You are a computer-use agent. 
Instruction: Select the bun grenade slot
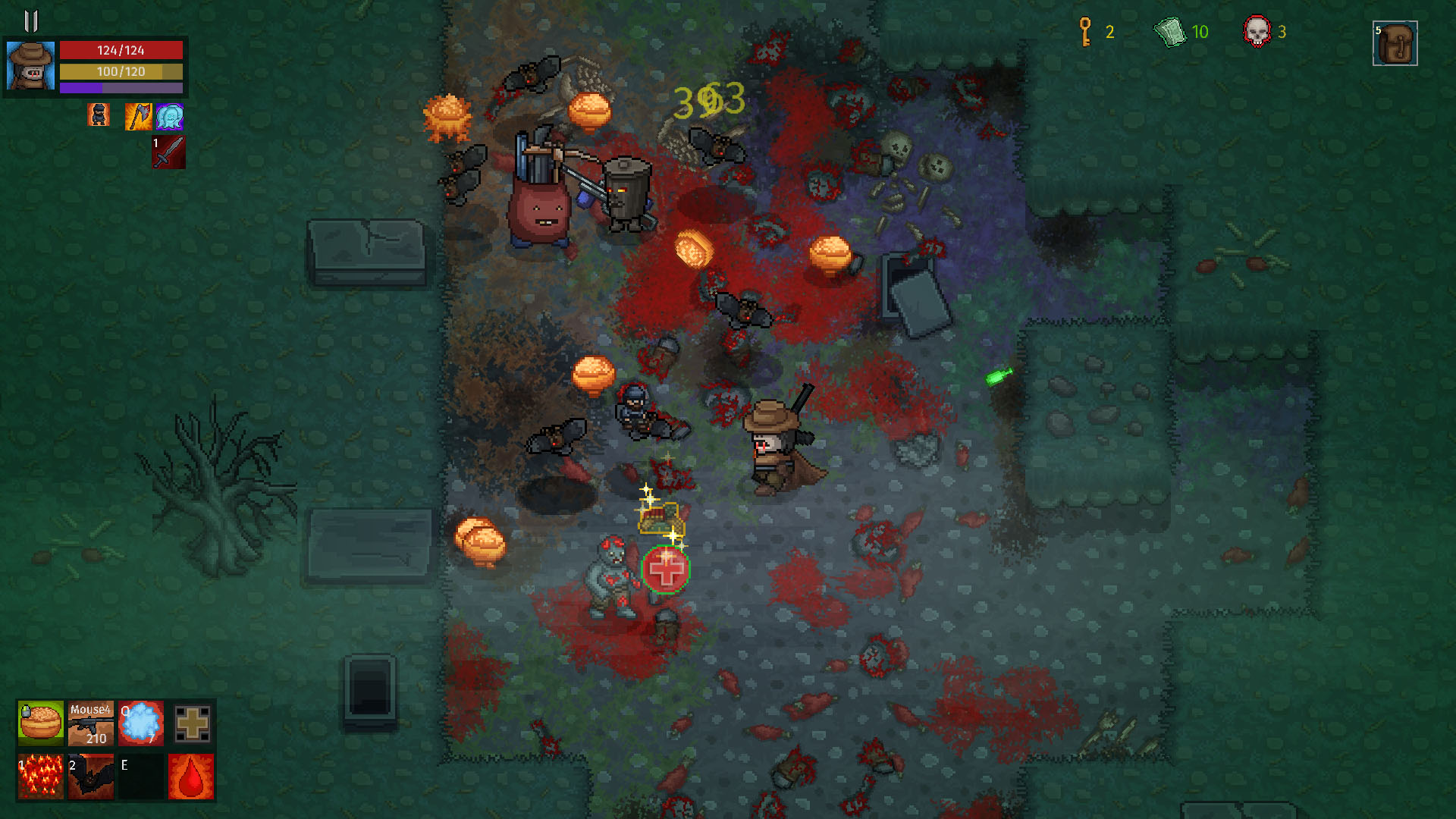41,723
